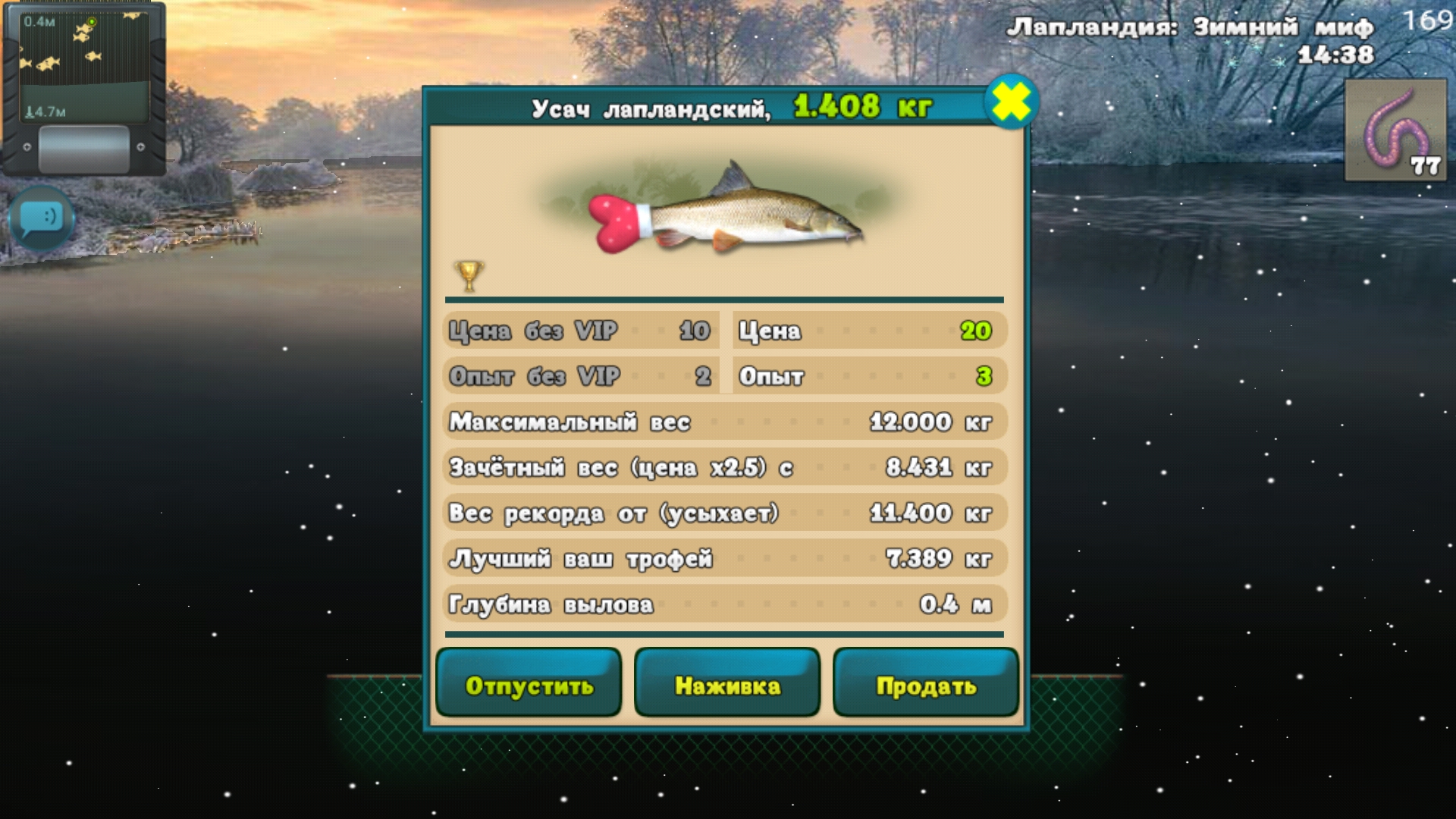Open the chat bubble icon
The image size is (1456, 819).
click(42, 218)
